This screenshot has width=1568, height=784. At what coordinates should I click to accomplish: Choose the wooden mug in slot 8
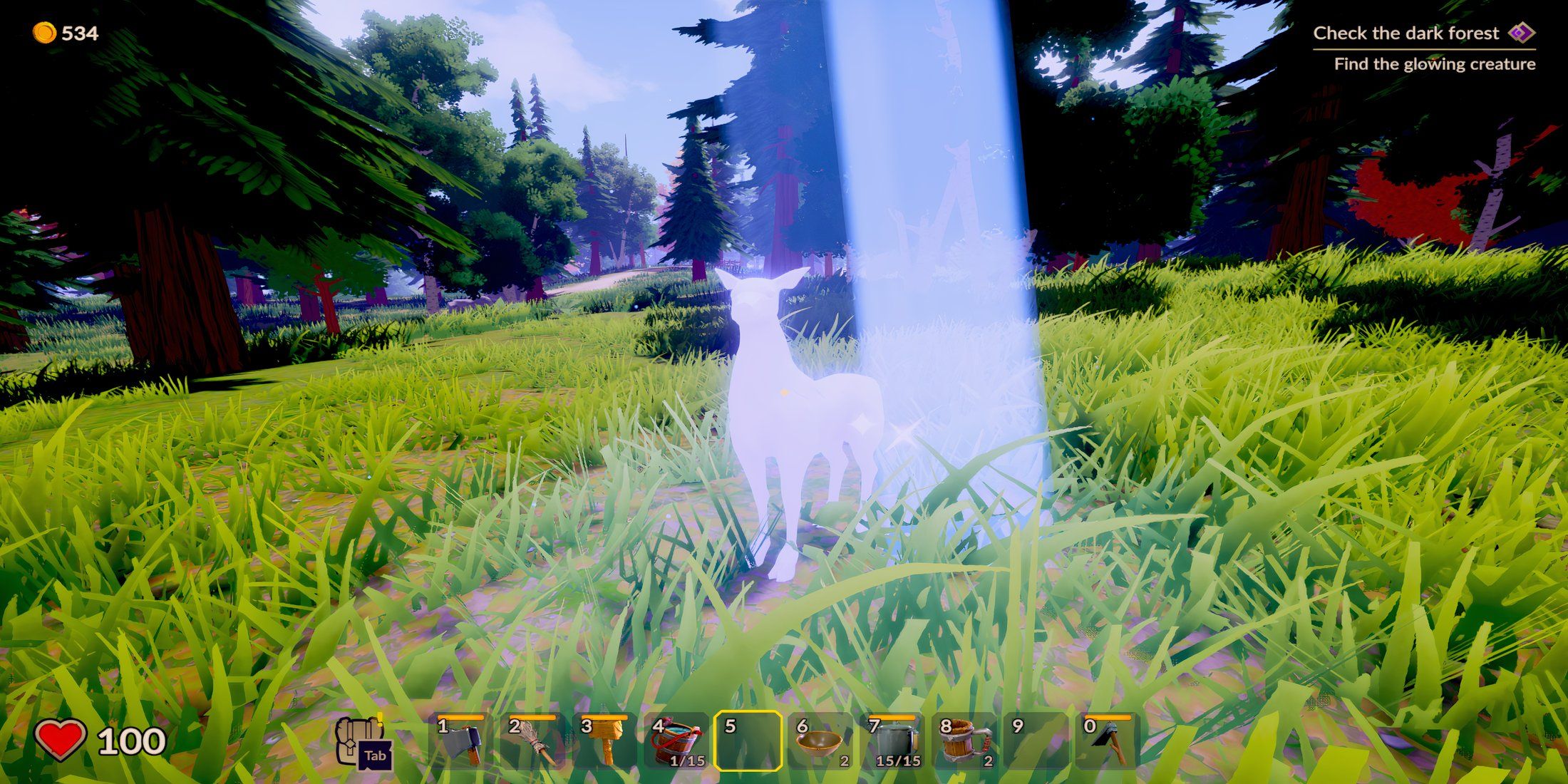[964, 742]
